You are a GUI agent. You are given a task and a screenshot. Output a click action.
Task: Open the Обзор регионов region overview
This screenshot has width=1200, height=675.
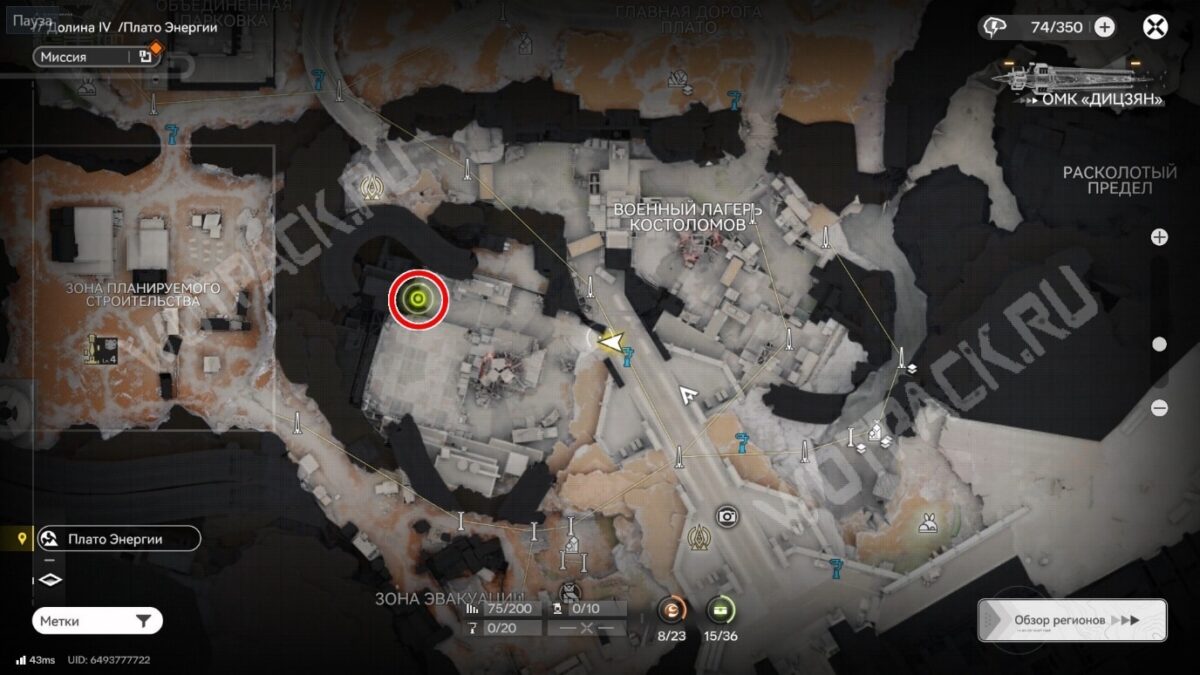[1072, 620]
